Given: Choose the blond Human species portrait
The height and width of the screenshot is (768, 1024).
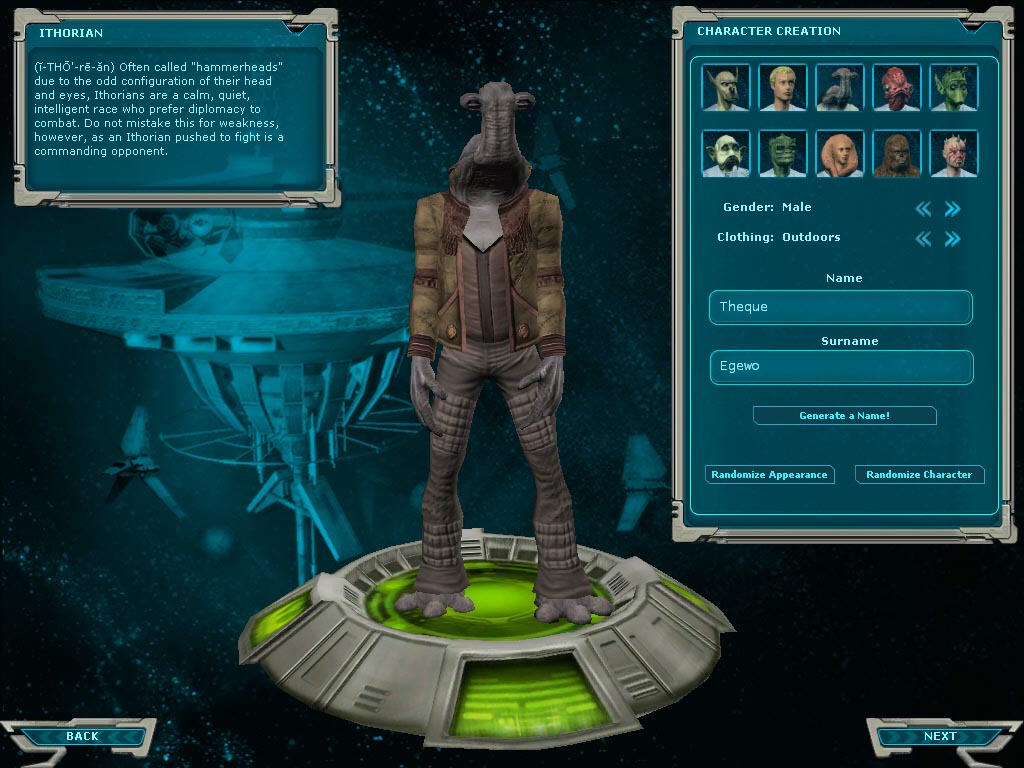Looking at the screenshot, I should pyautogui.click(x=783, y=88).
